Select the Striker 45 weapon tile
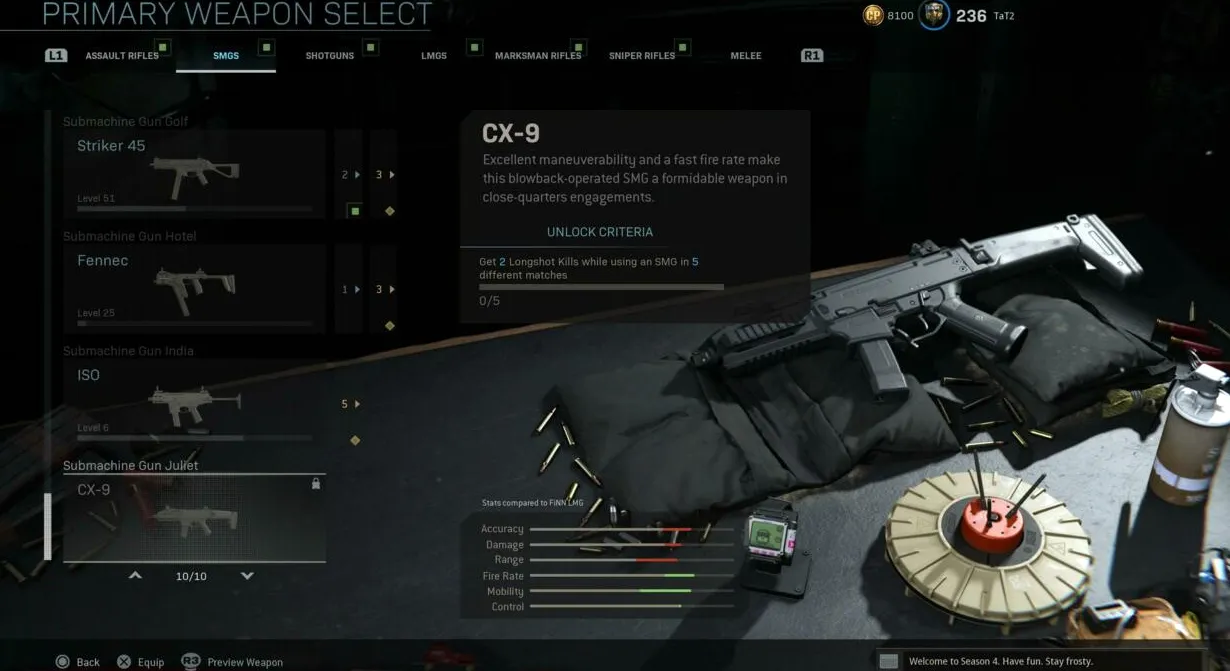 pos(194,174)
